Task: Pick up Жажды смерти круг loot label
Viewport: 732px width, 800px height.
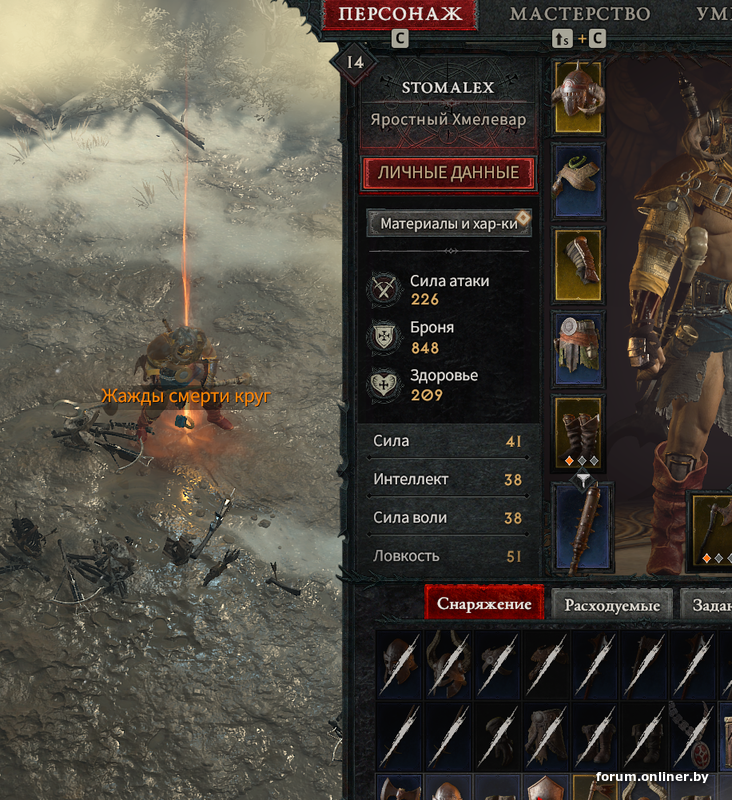Action: click(186, 396)
